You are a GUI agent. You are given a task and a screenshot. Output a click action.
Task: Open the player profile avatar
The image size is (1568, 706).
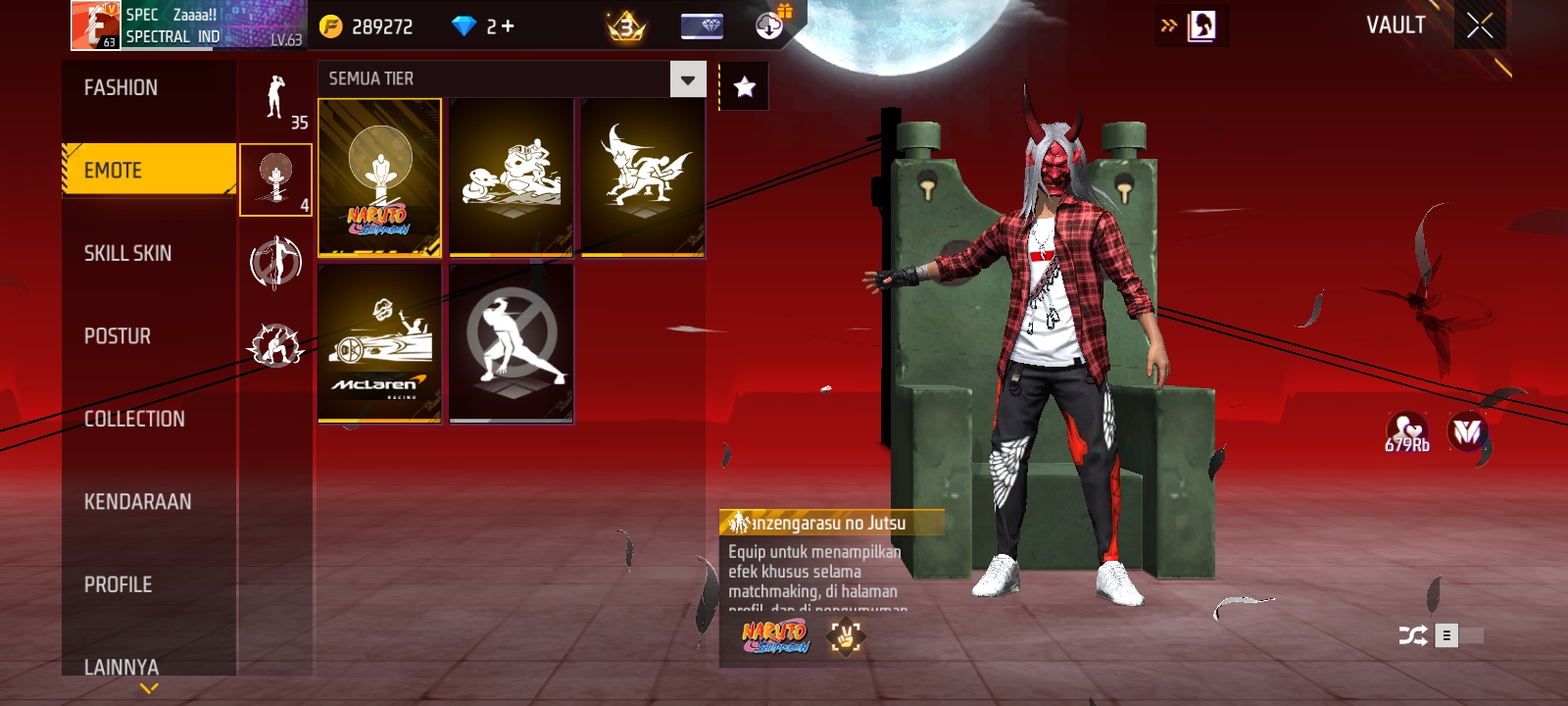95,25
